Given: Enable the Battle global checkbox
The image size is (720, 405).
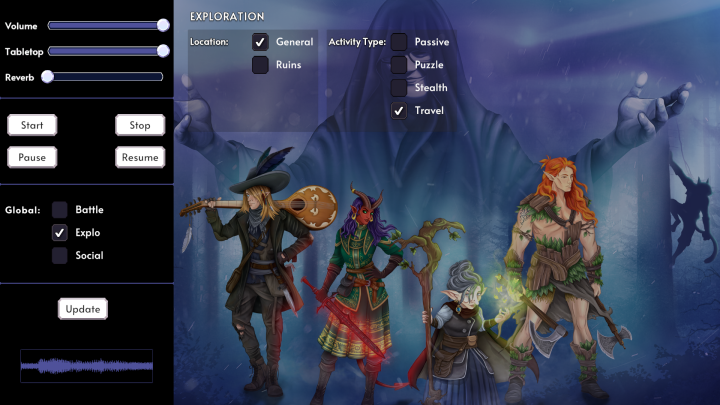Looking at the screenshot, I should 60,210.
